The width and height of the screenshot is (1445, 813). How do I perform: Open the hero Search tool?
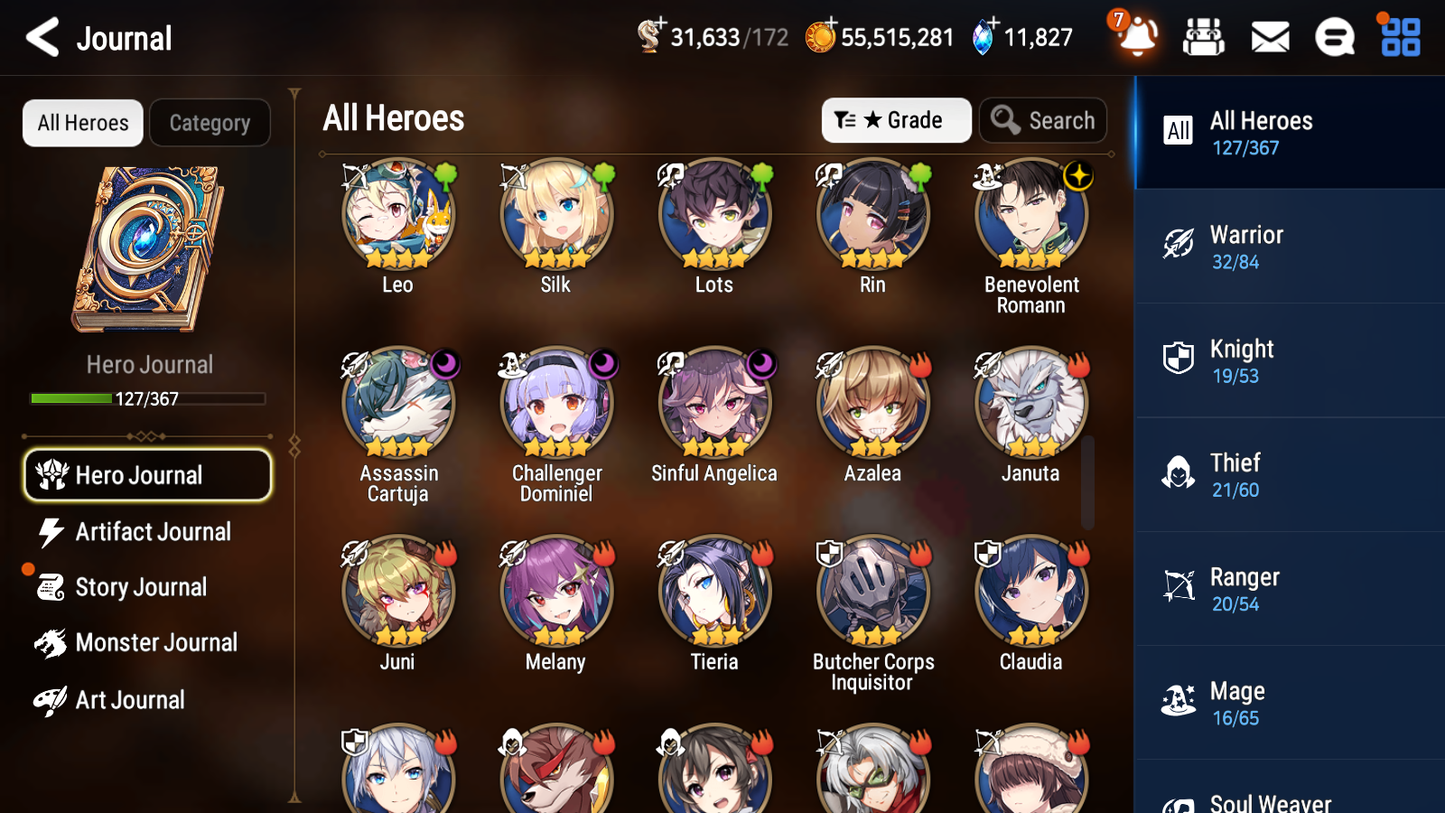(x=1043, y=120)
